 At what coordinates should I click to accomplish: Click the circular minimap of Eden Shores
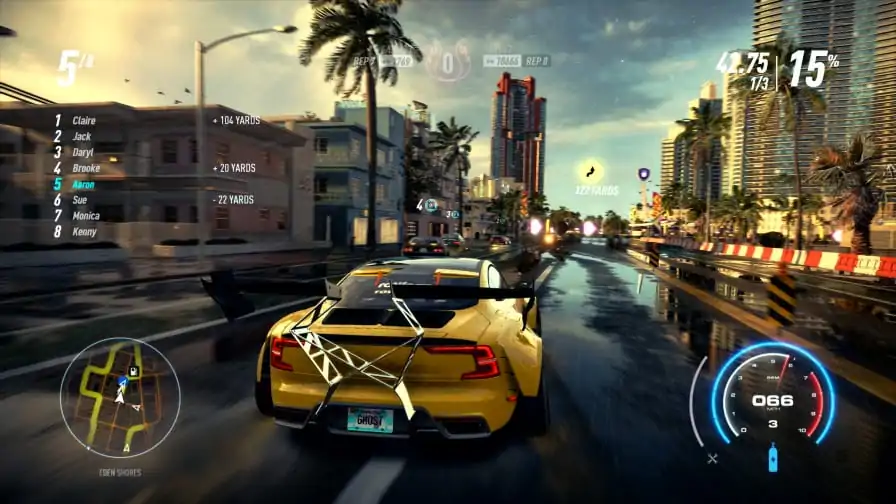coord(119,397)
